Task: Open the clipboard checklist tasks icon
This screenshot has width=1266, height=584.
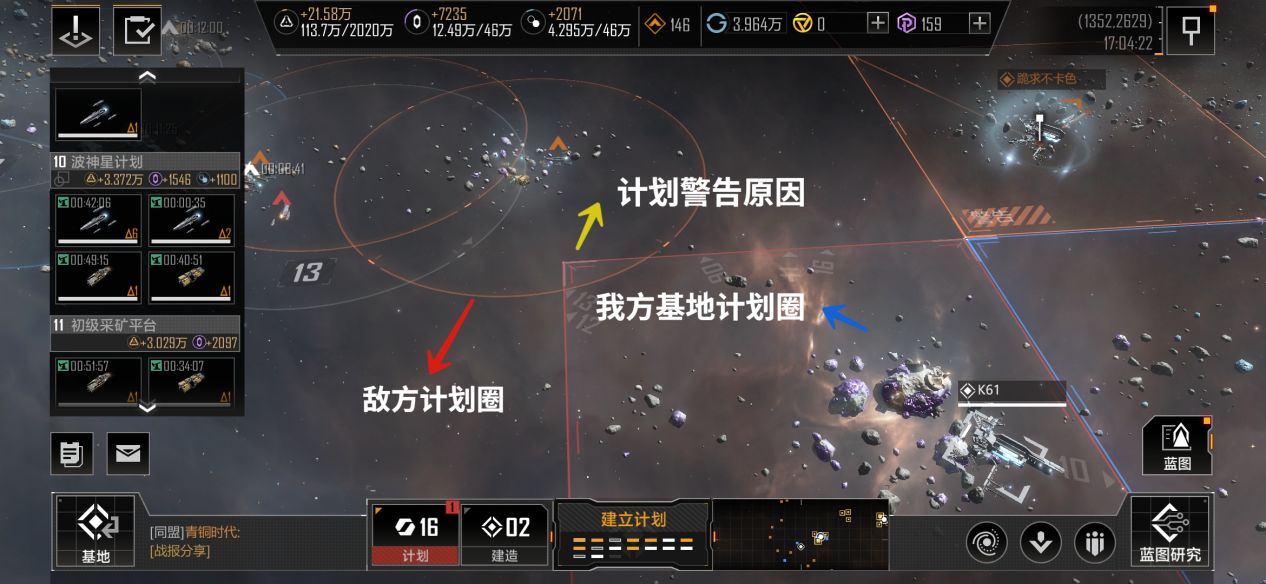Action: click(x=137, y=30)
